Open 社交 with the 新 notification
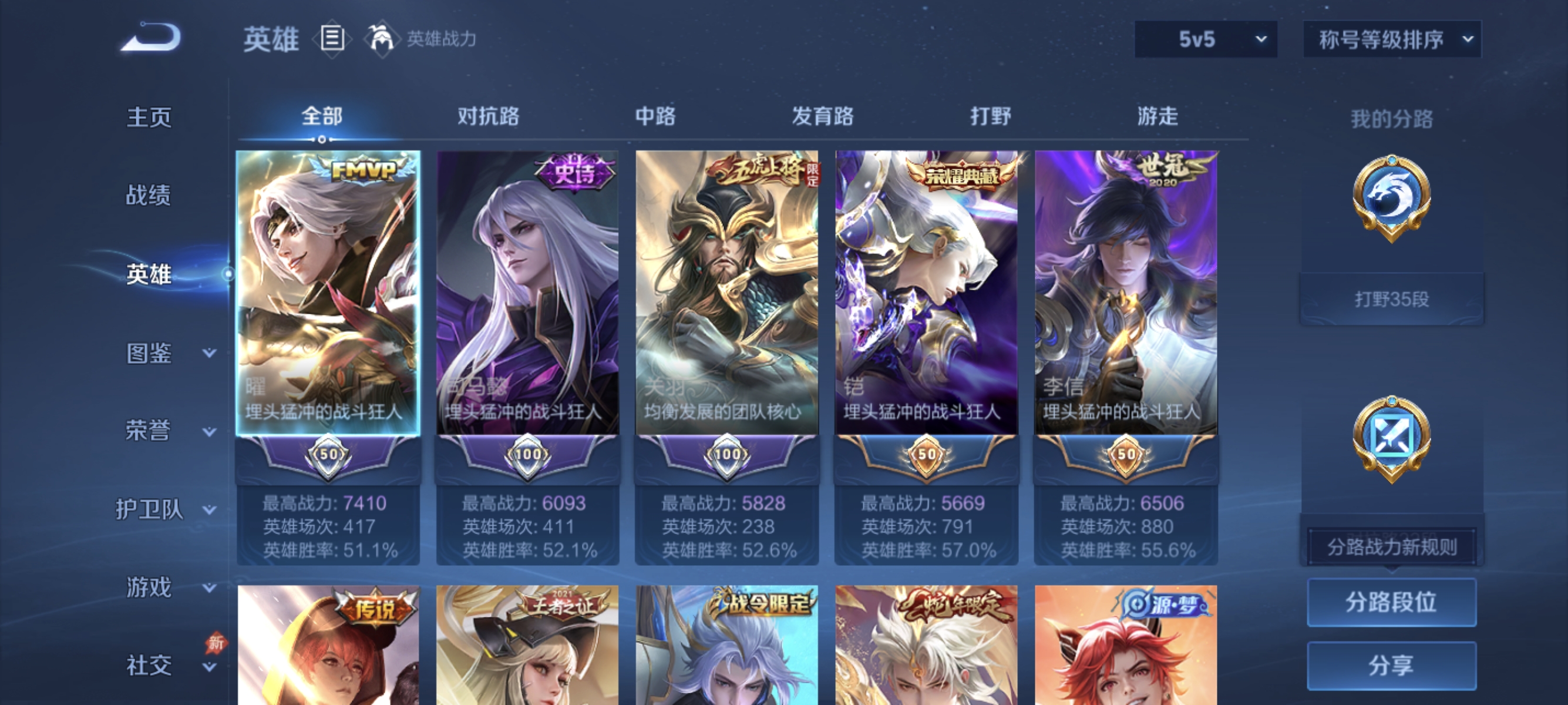Screen dimensions: 1568x705 pyautogui.click(x=149, y=665)
